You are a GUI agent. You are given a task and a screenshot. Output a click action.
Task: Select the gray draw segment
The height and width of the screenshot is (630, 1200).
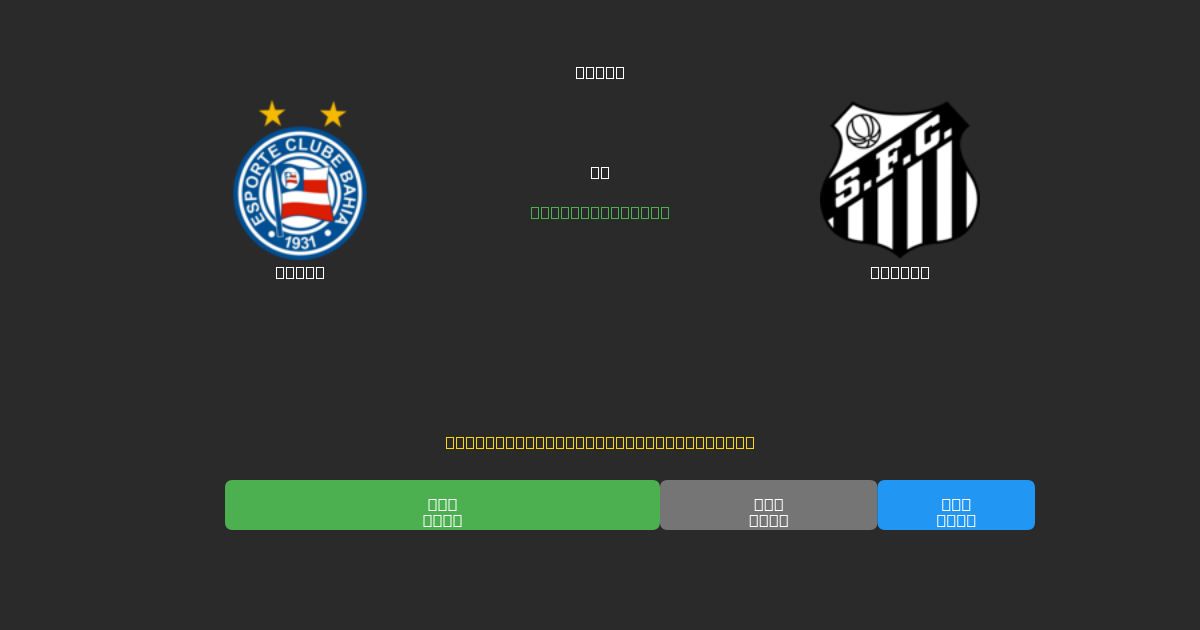[x=768, y=505]
